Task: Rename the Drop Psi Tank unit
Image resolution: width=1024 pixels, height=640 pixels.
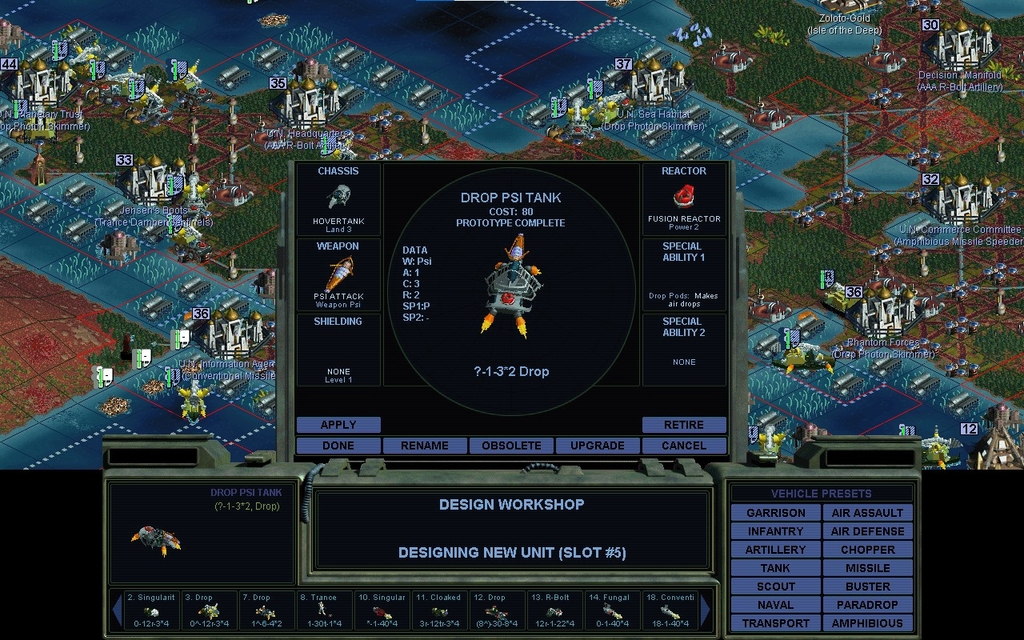Action: 424,445
